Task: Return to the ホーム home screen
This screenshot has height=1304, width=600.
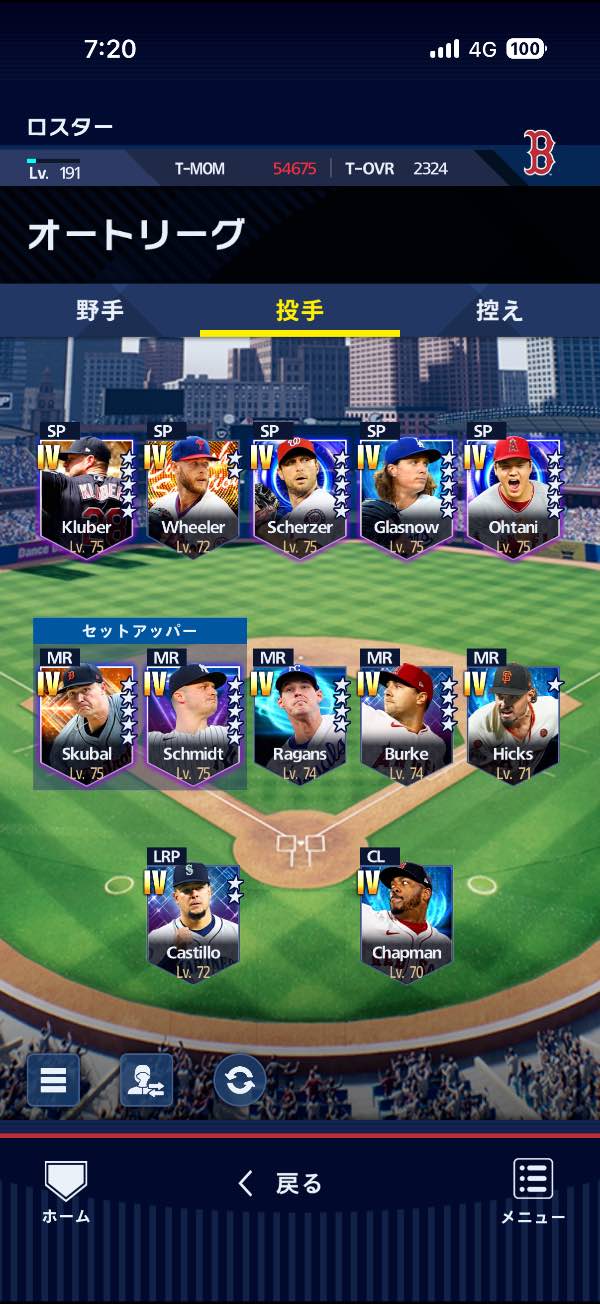Action: 66,1192
